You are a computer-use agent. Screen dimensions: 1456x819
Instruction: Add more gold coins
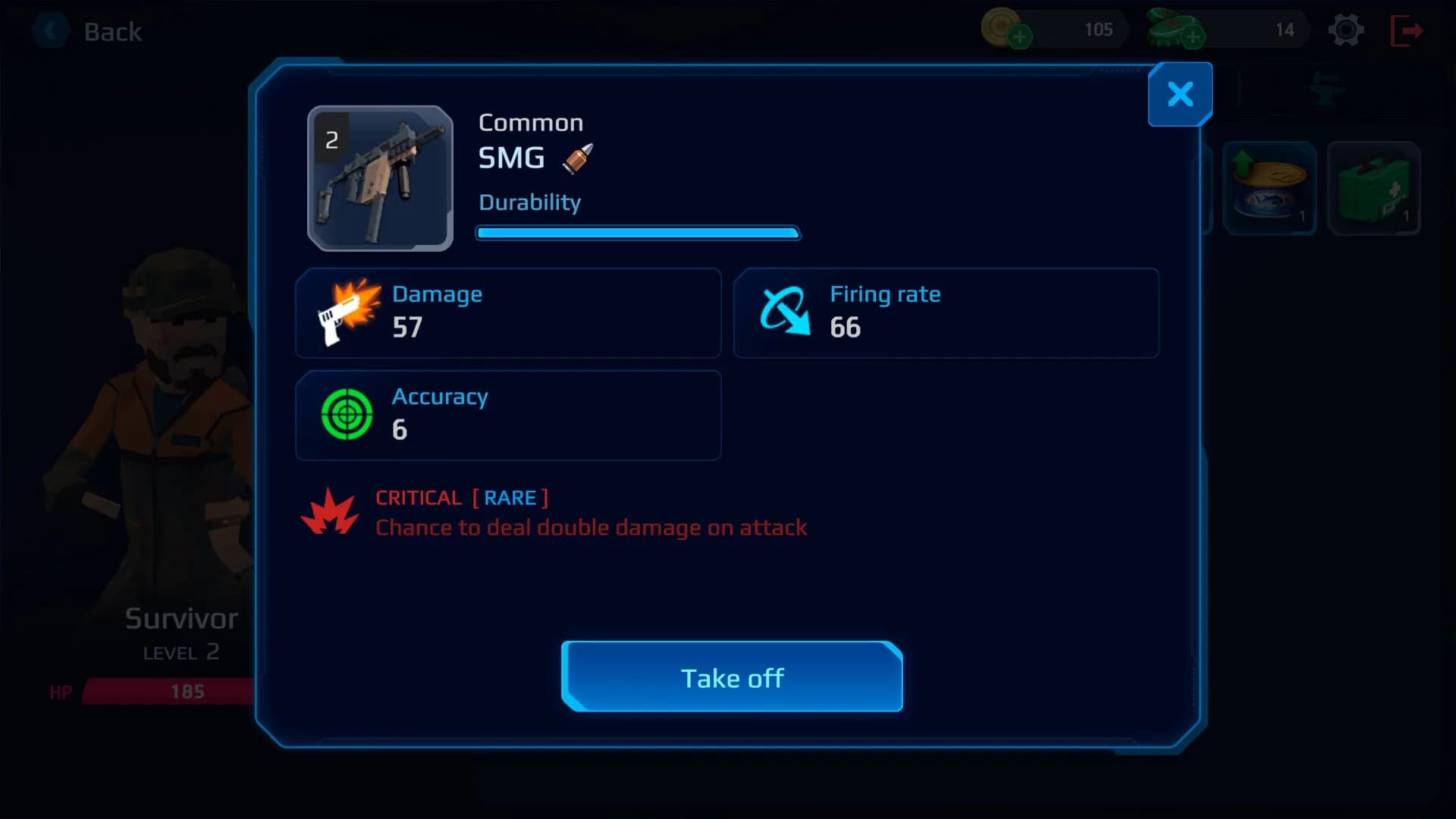[x=1020, y=36]
